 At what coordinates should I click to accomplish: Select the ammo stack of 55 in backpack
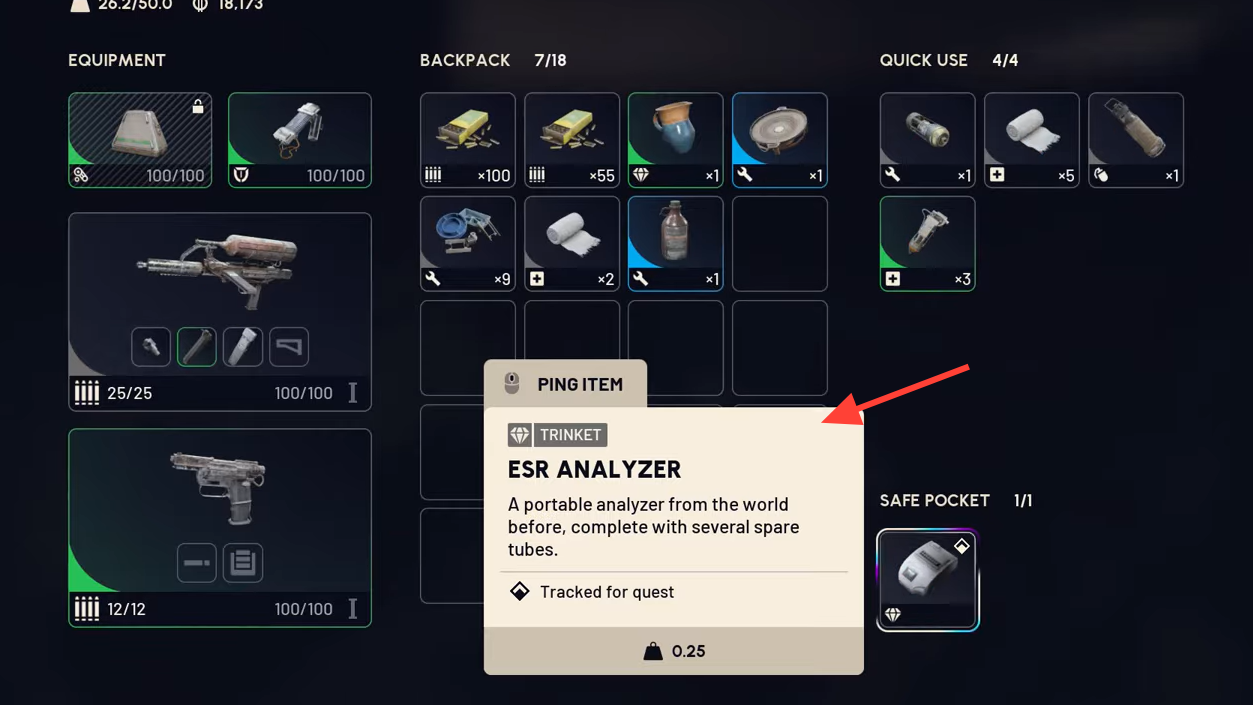(572, 140)
